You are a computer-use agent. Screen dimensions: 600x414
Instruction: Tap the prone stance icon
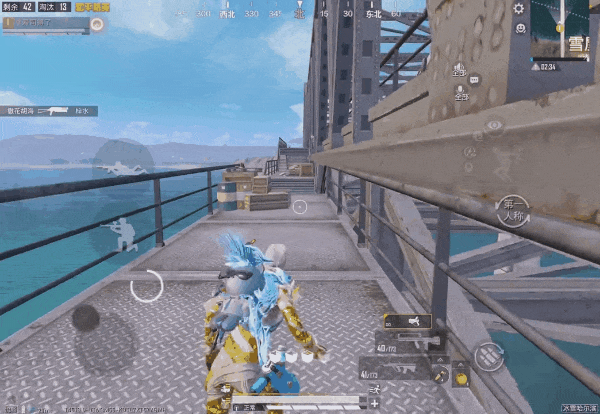123,164
